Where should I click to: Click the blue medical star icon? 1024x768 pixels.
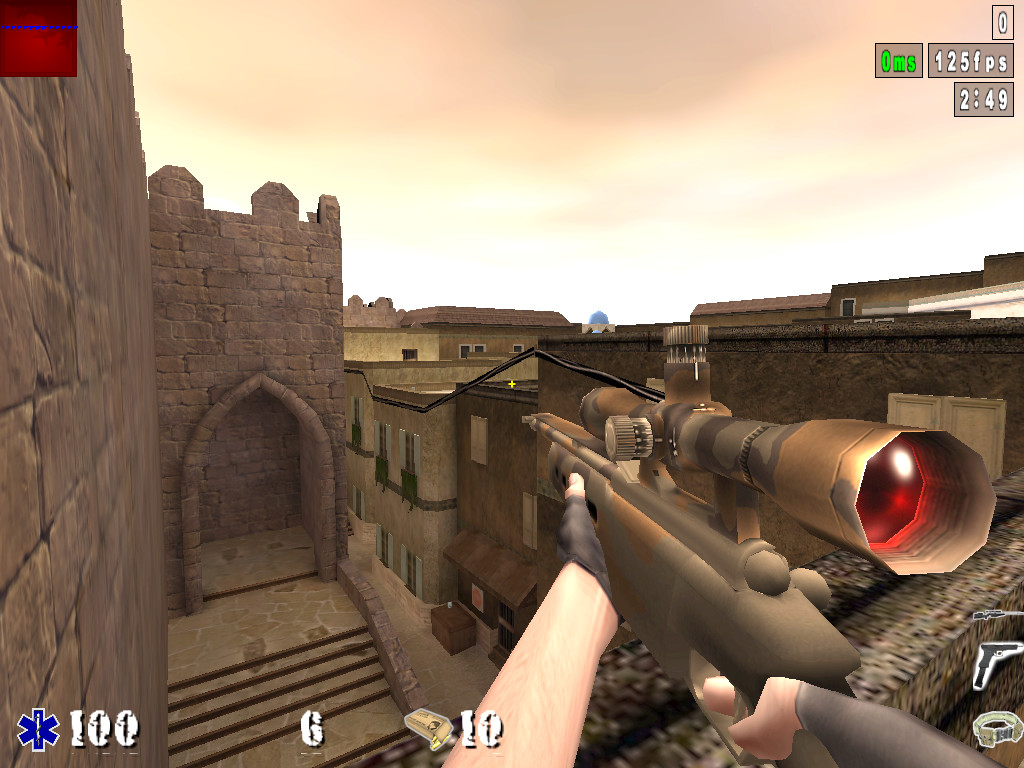point(38,729)
